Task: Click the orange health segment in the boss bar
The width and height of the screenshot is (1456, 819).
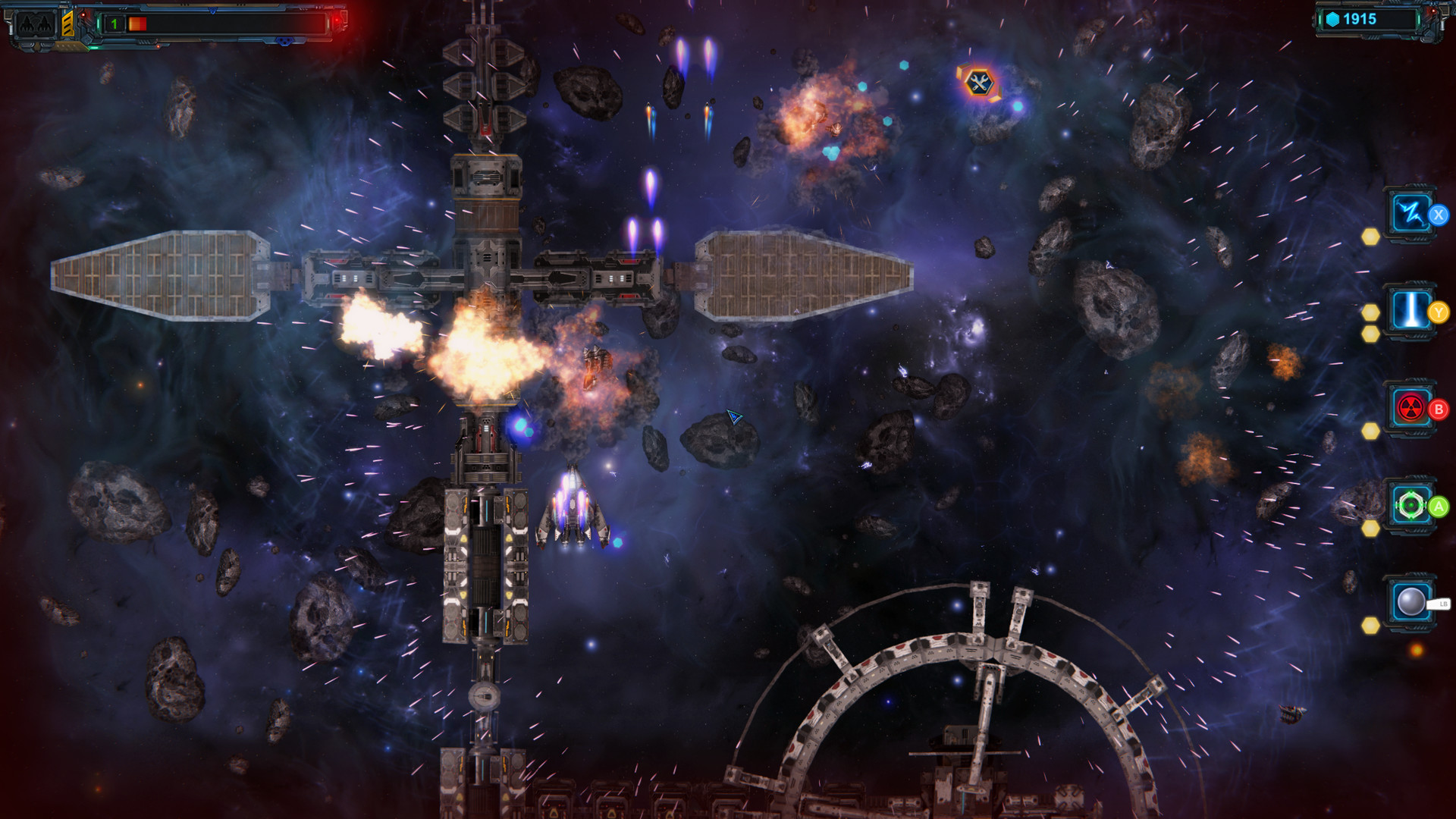Action: (137, 24)
